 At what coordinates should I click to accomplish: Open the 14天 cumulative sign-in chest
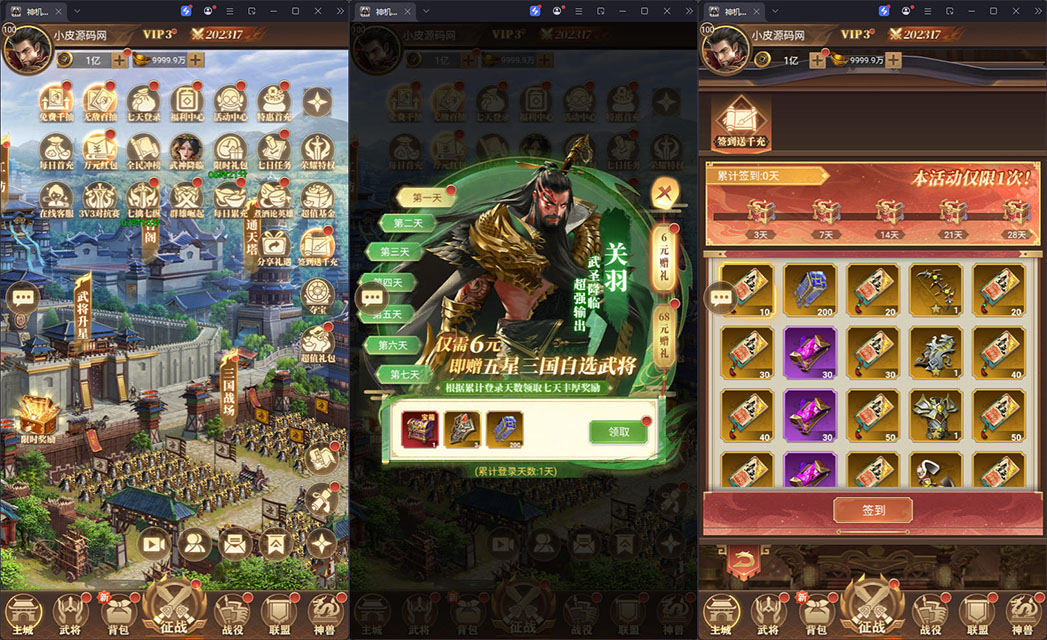pyautogui.click(x=889, y=213)
